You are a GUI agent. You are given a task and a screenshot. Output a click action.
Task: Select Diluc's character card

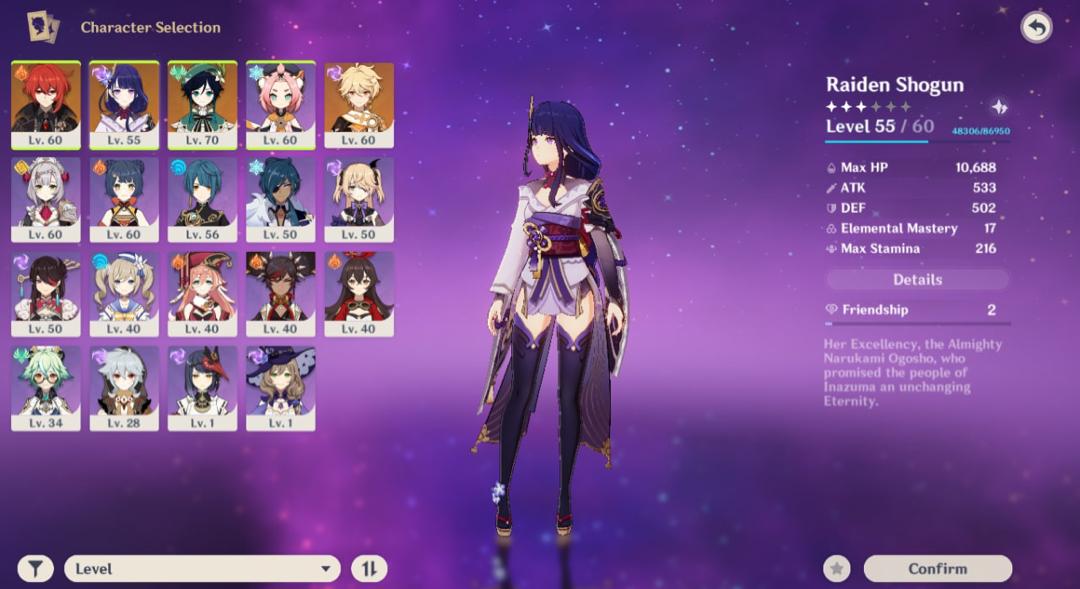pos(46,104)
